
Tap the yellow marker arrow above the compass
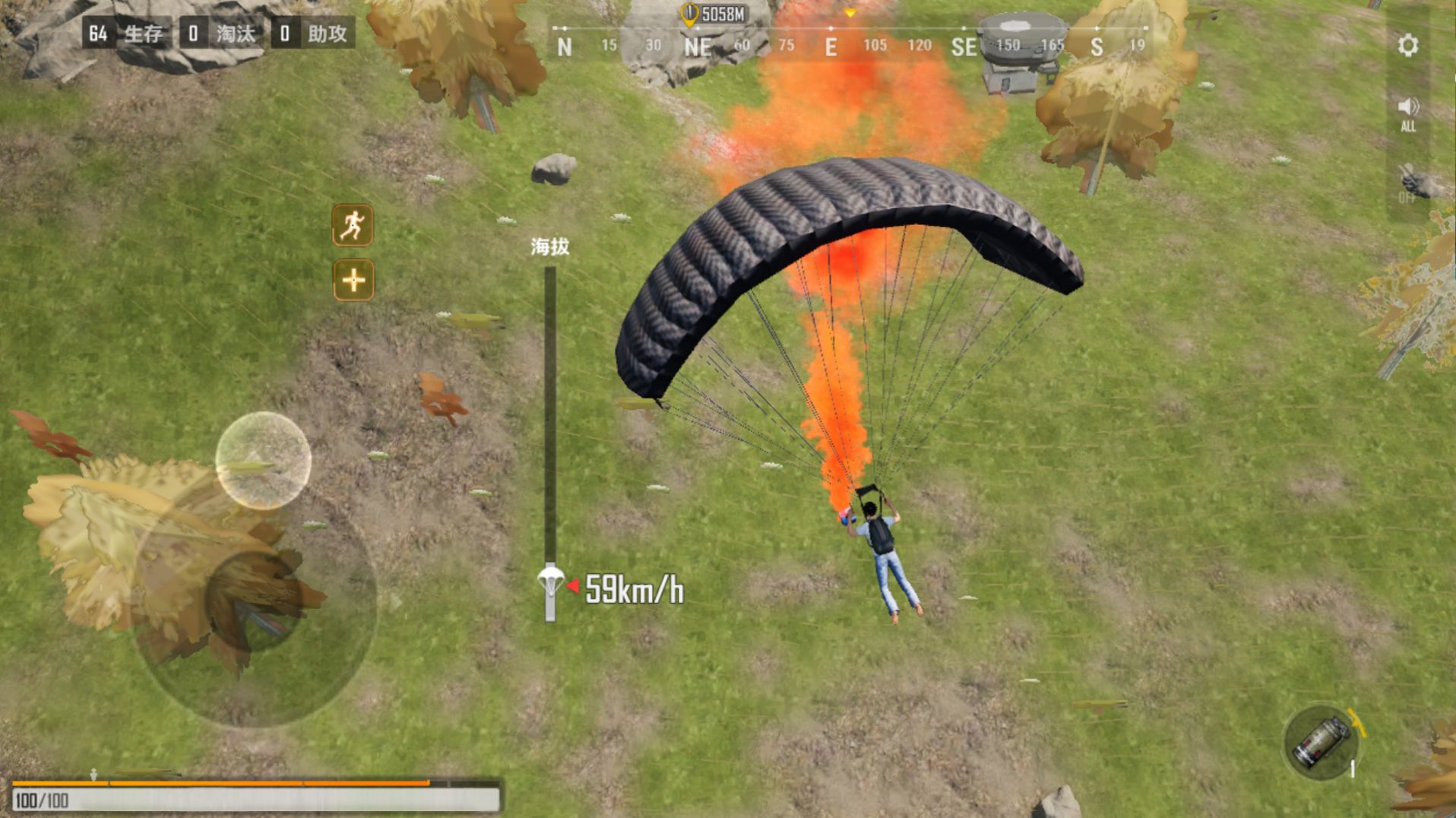point(850,11)
